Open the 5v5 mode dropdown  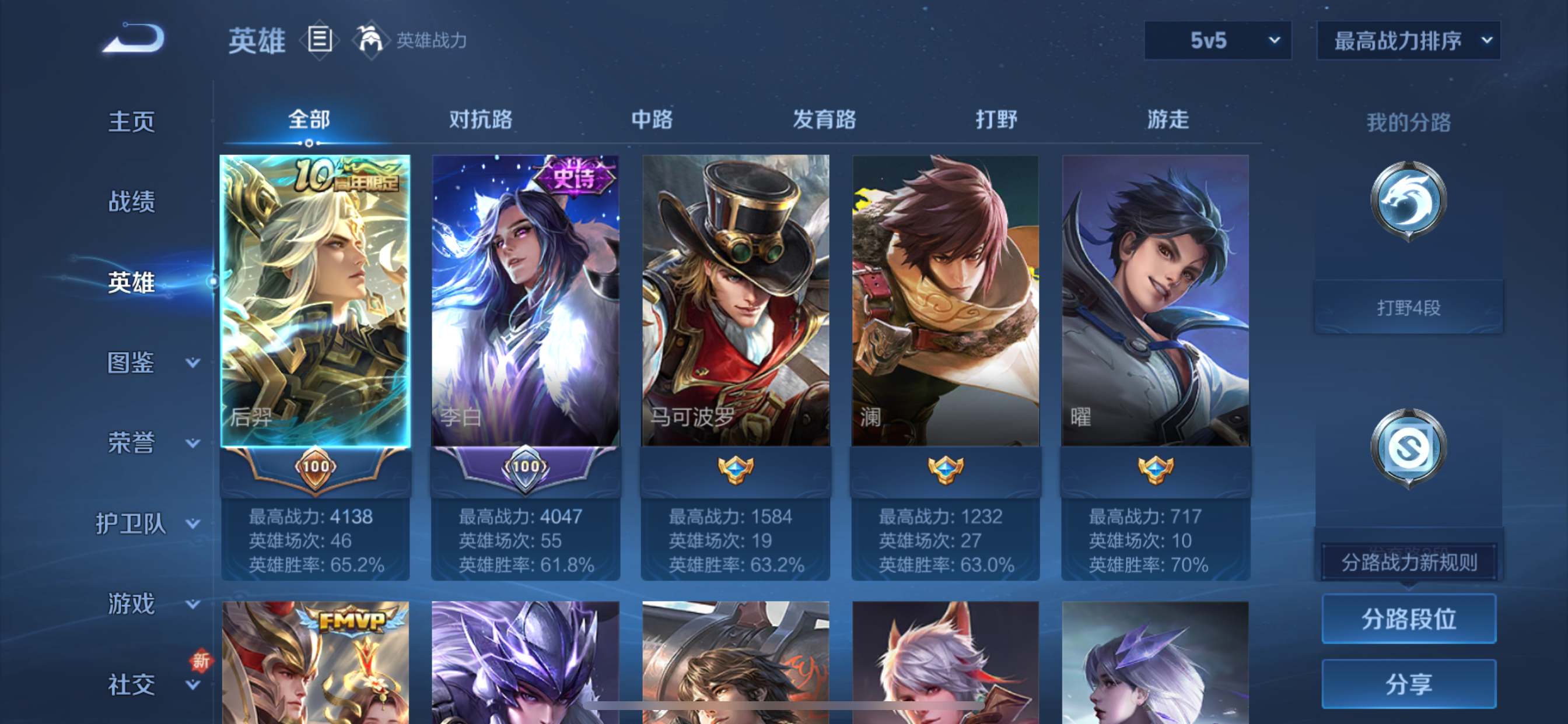1217,41
